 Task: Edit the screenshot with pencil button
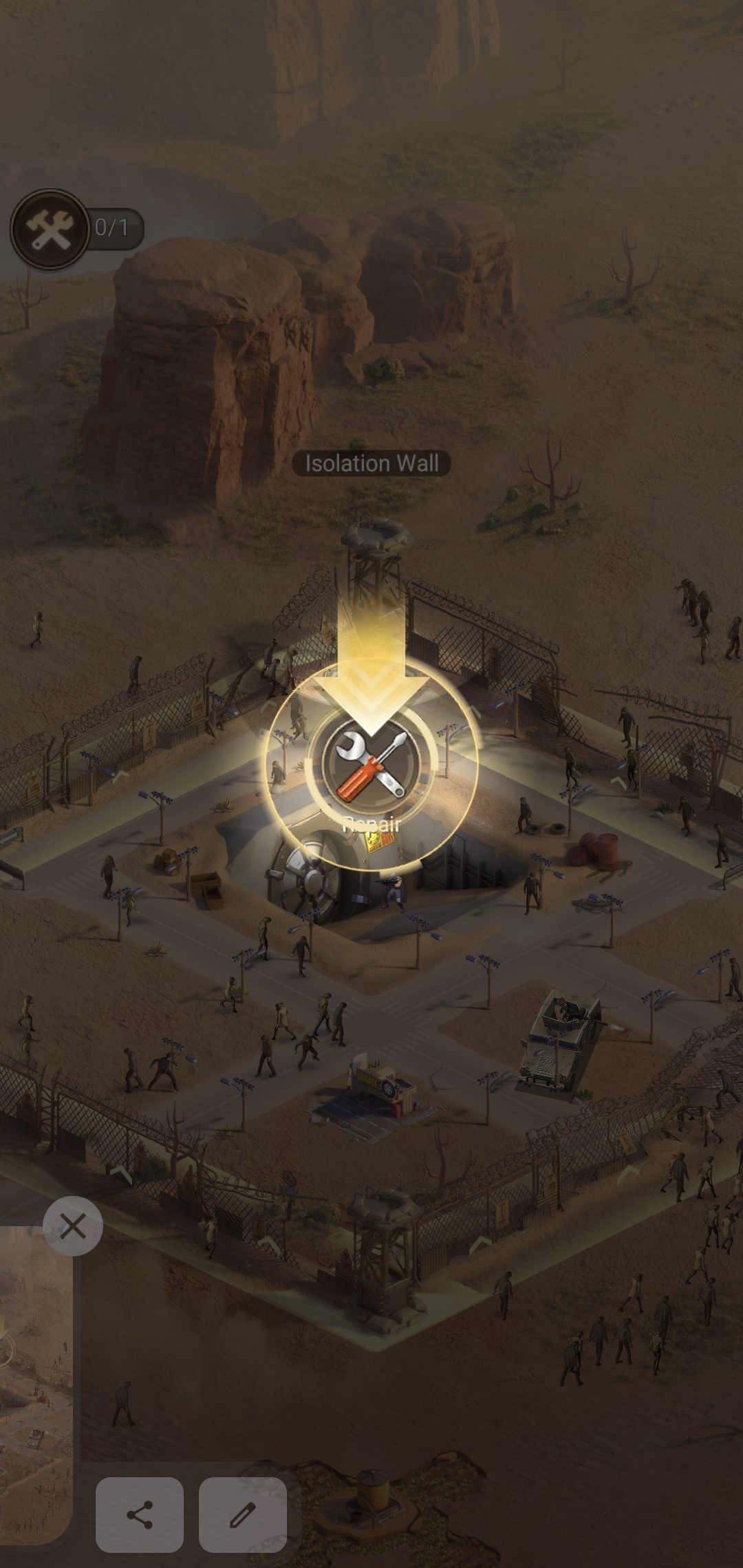[242, 1514]
